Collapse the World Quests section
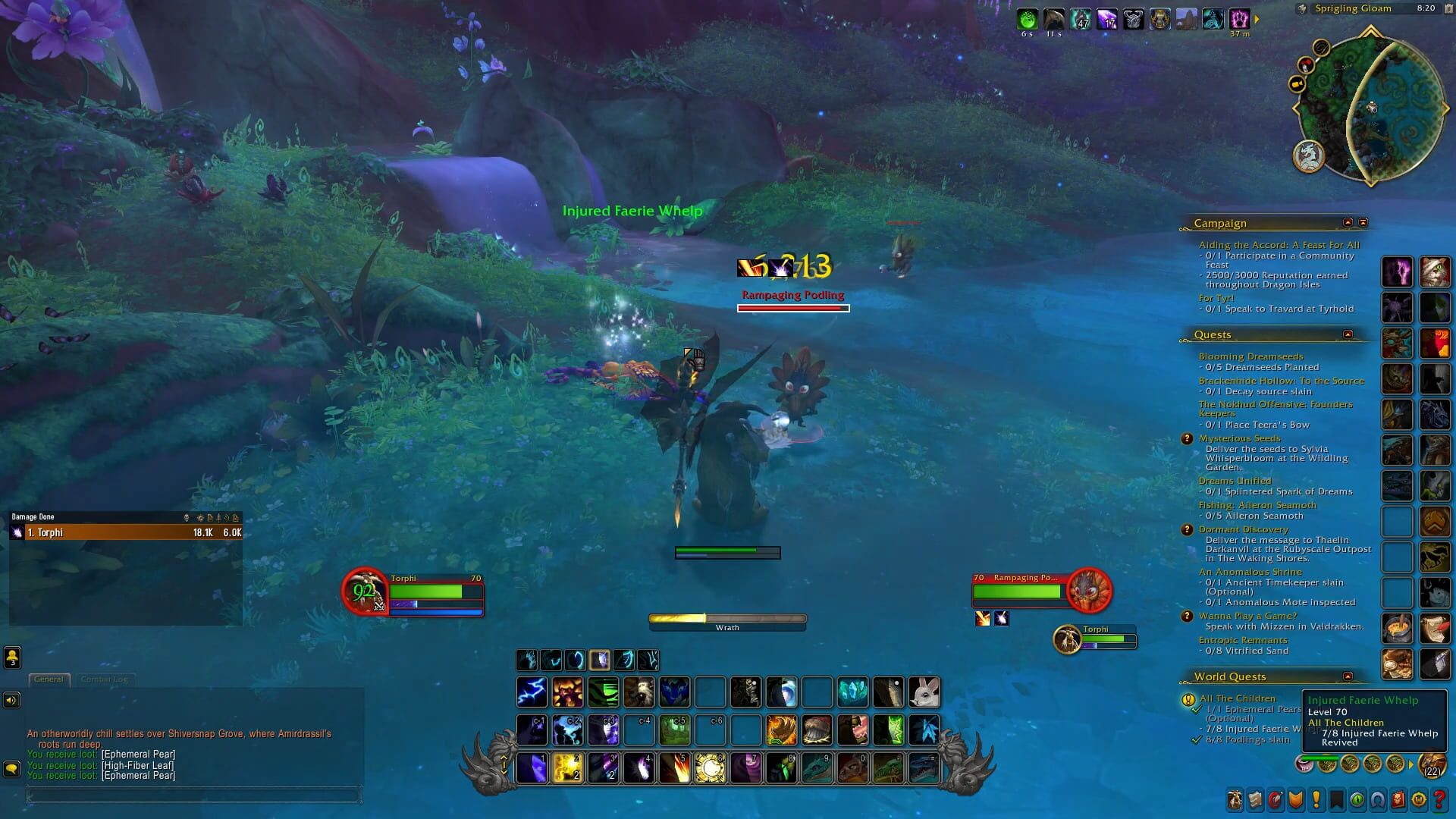Screen dimensions: 1456x819 [x=1348, y=676]
